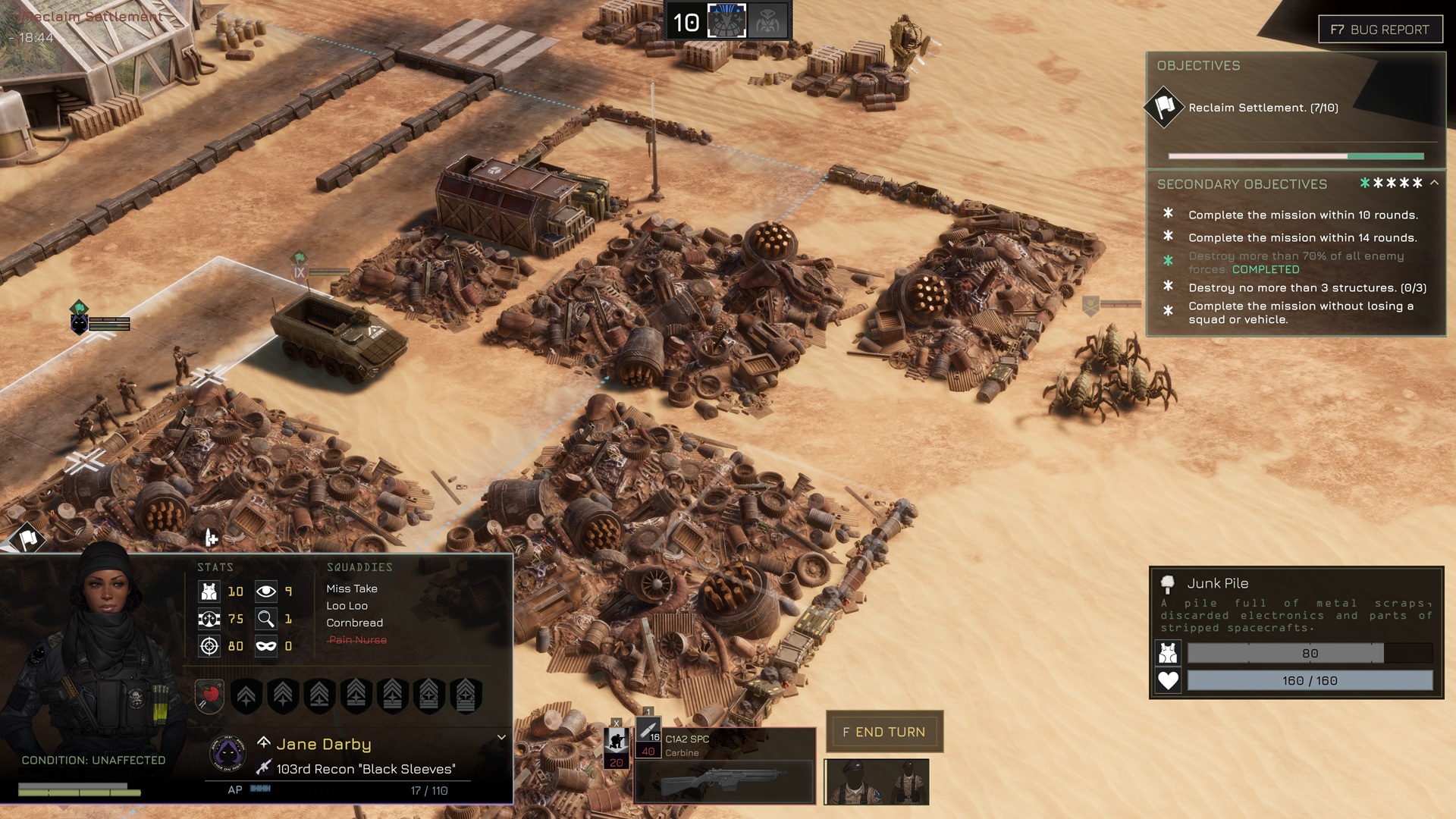This screenshot has width=1456, height=819.
Task: Choose the bullet ammo slot showing 16
Action: [x=648, y=732]
